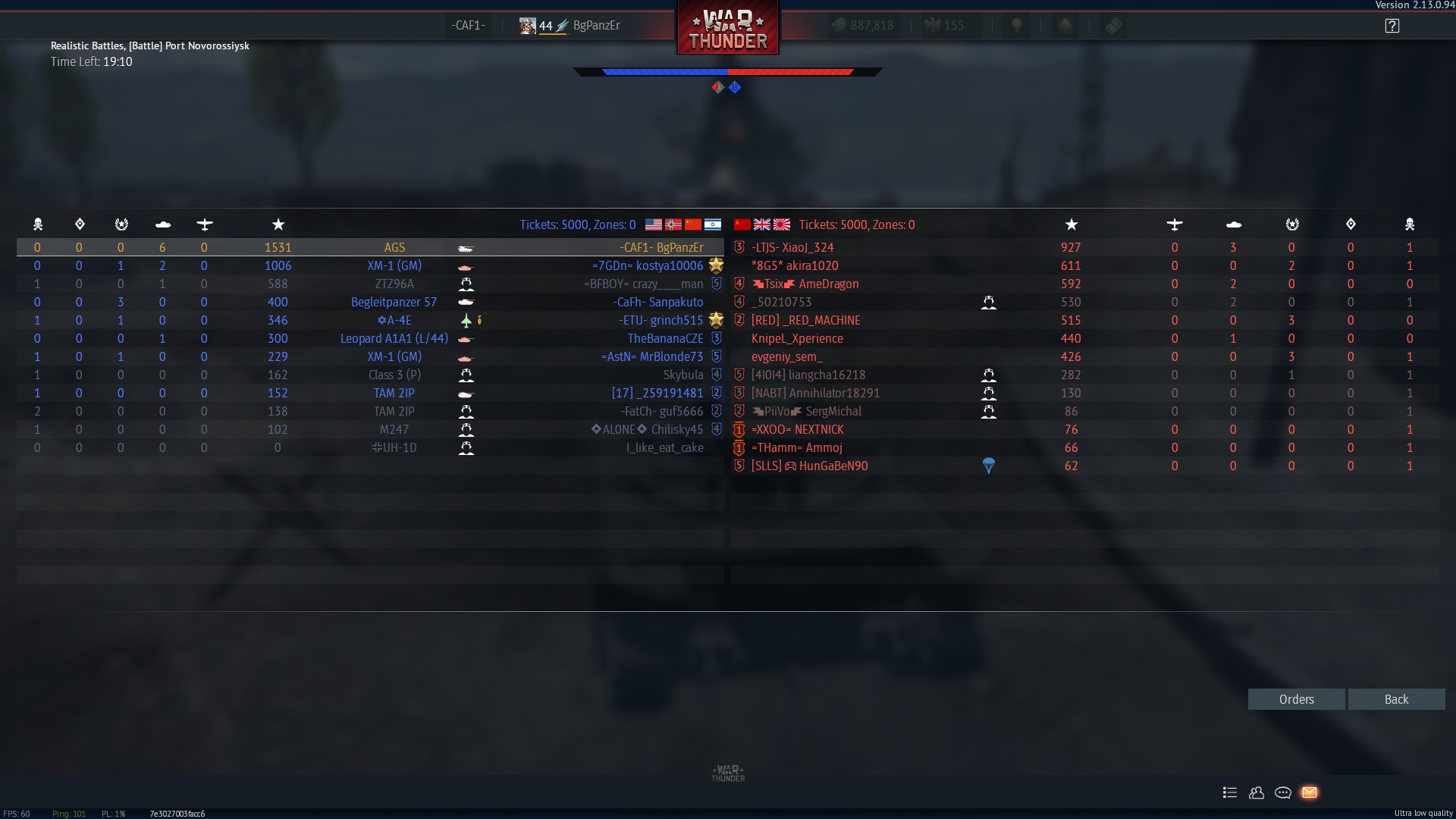
Task: Open the help question mark icon
Action: pyautogui.click(x=1392, y=26)
